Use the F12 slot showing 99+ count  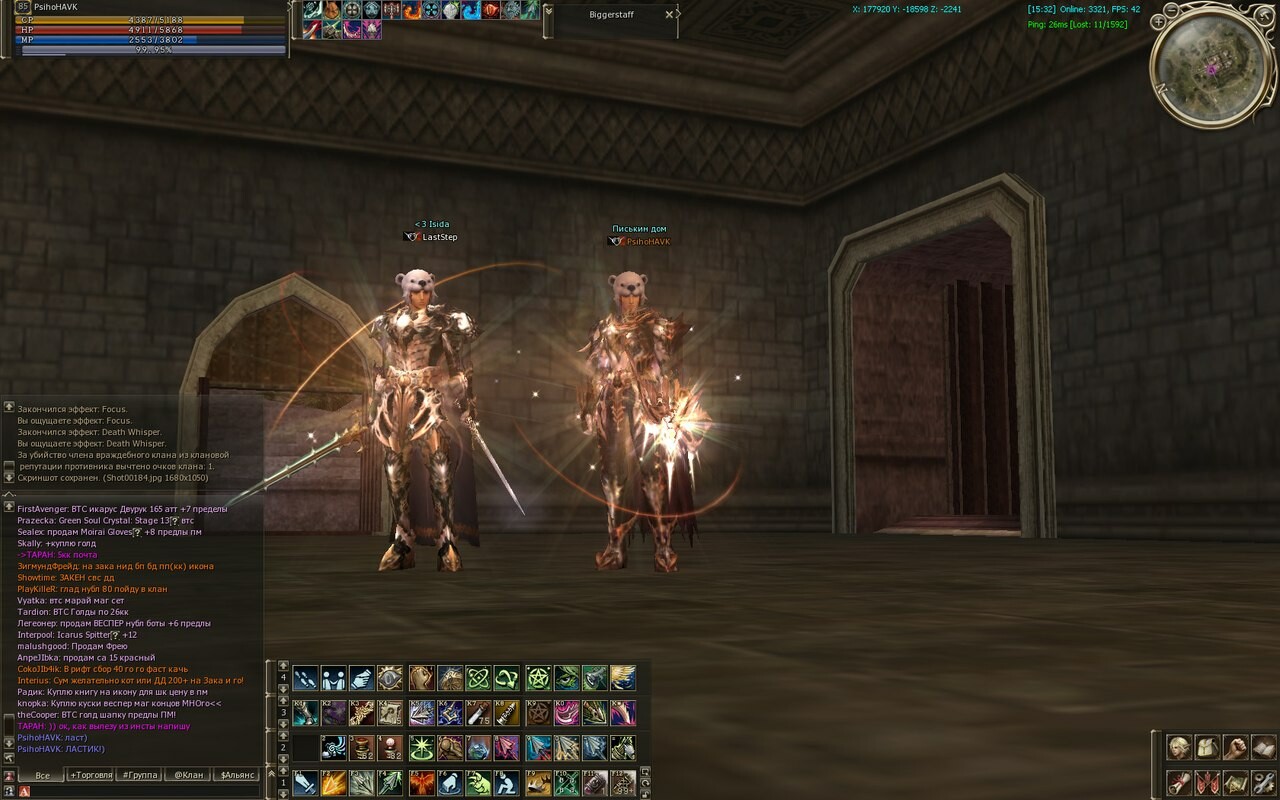tap(623, 782)
